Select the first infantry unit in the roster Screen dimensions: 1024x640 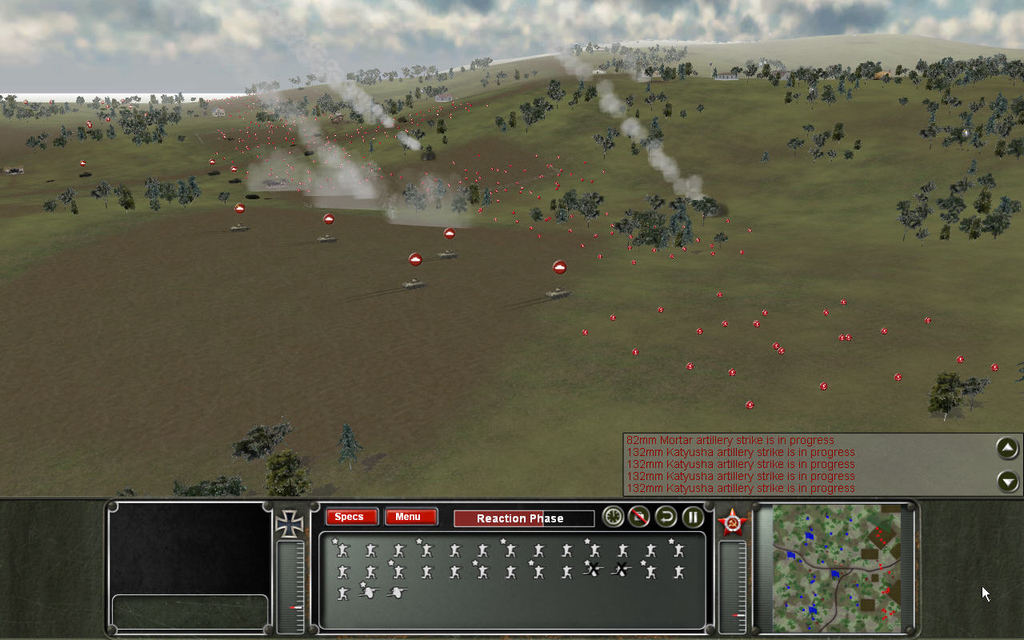point(342,550)
